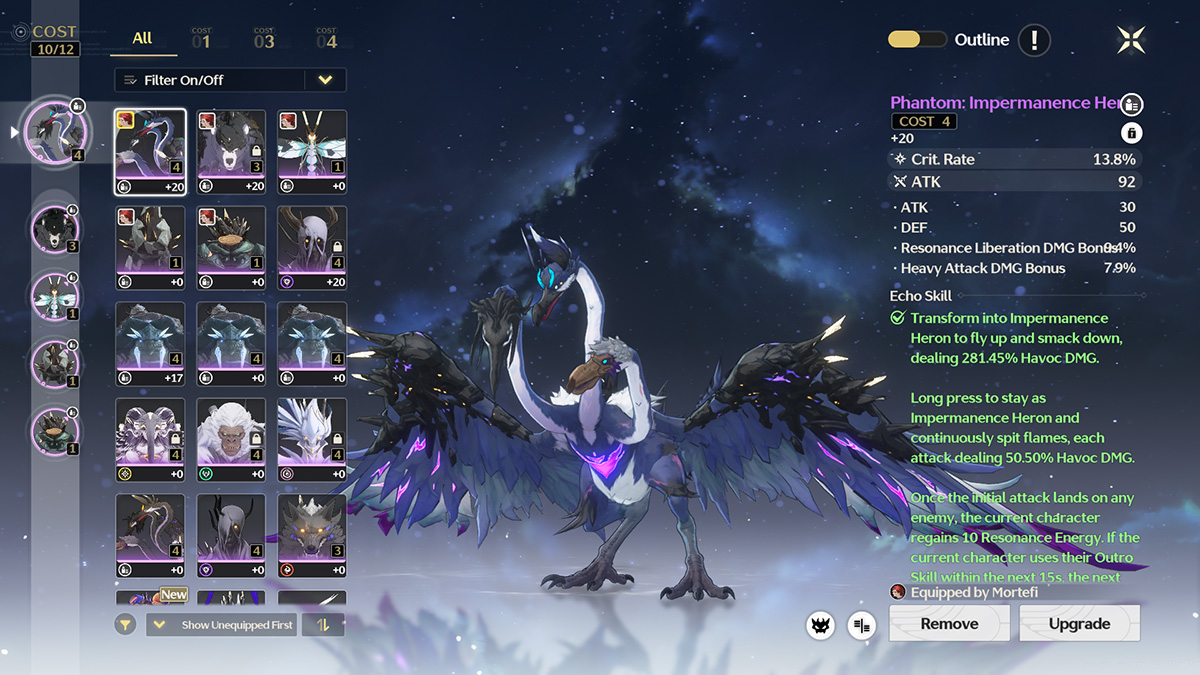Choose the grey wolf echo thumbnail
1200x675 pixels.
312,536
